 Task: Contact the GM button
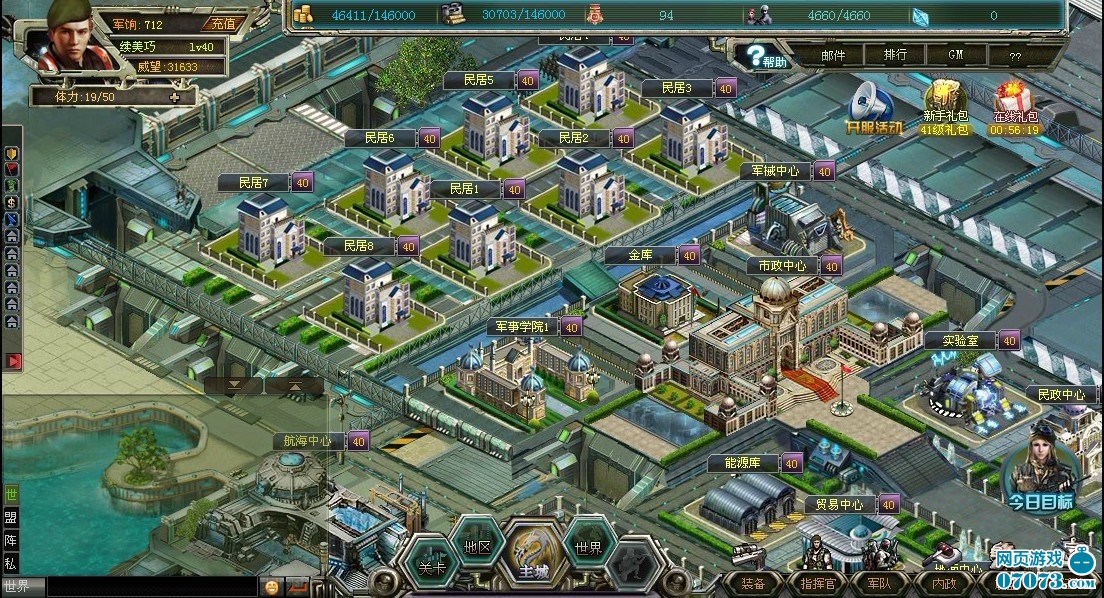pyautogui.click(x=955, y=56)
